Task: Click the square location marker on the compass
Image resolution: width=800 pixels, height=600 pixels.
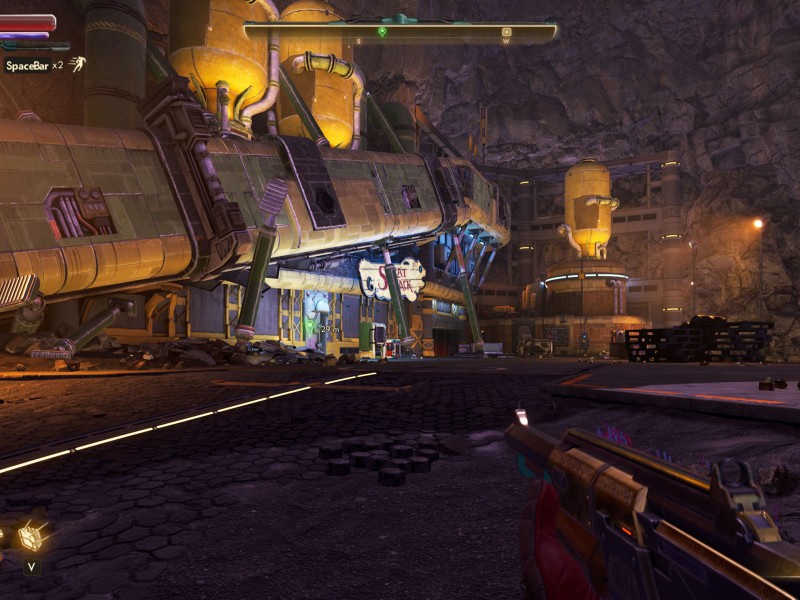Action: pyautogui.click(x=506, y=32)
